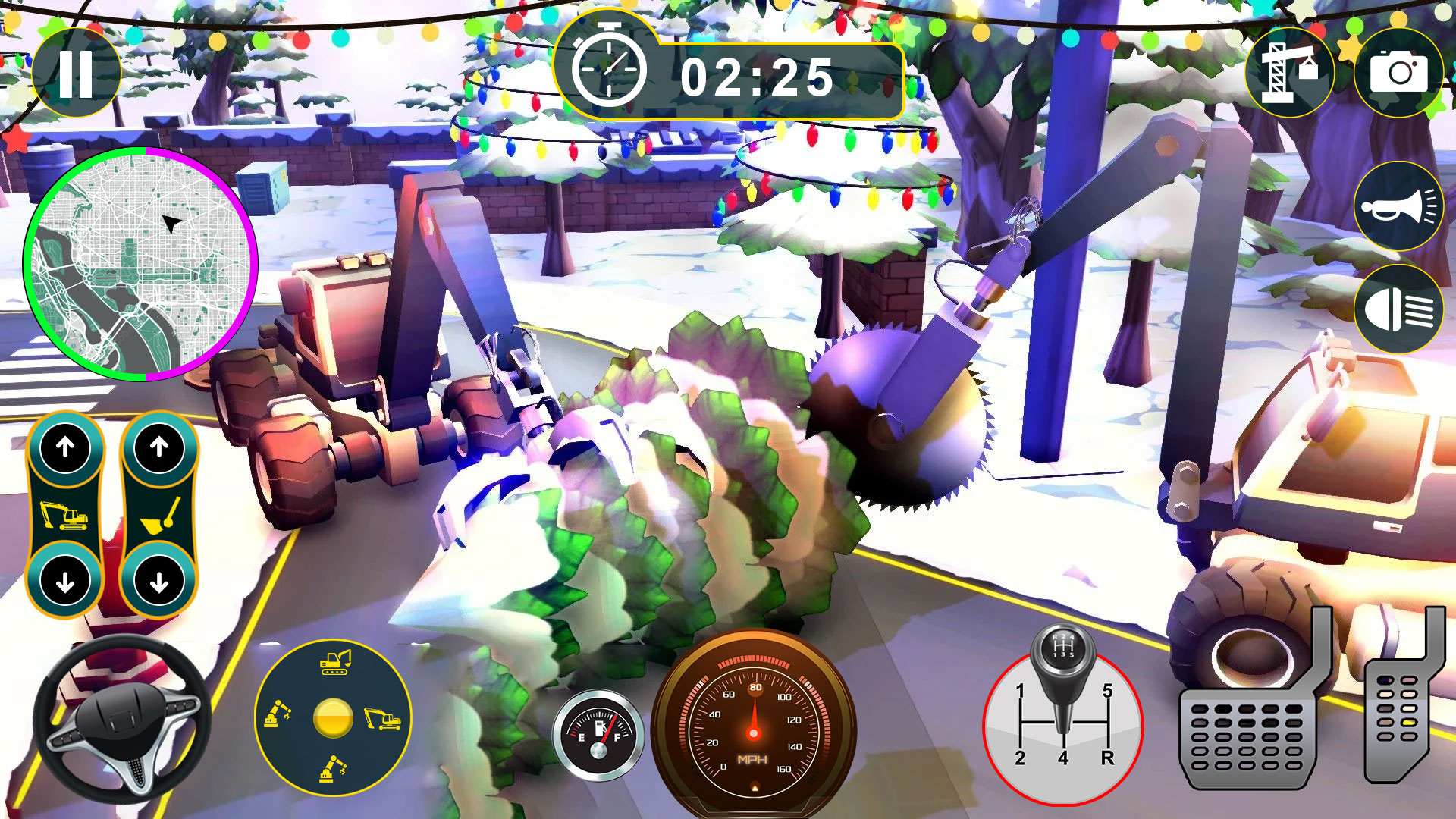1456x819 pixels.
Task: Sound the horn button
Action: click(x=1398, y=206)
